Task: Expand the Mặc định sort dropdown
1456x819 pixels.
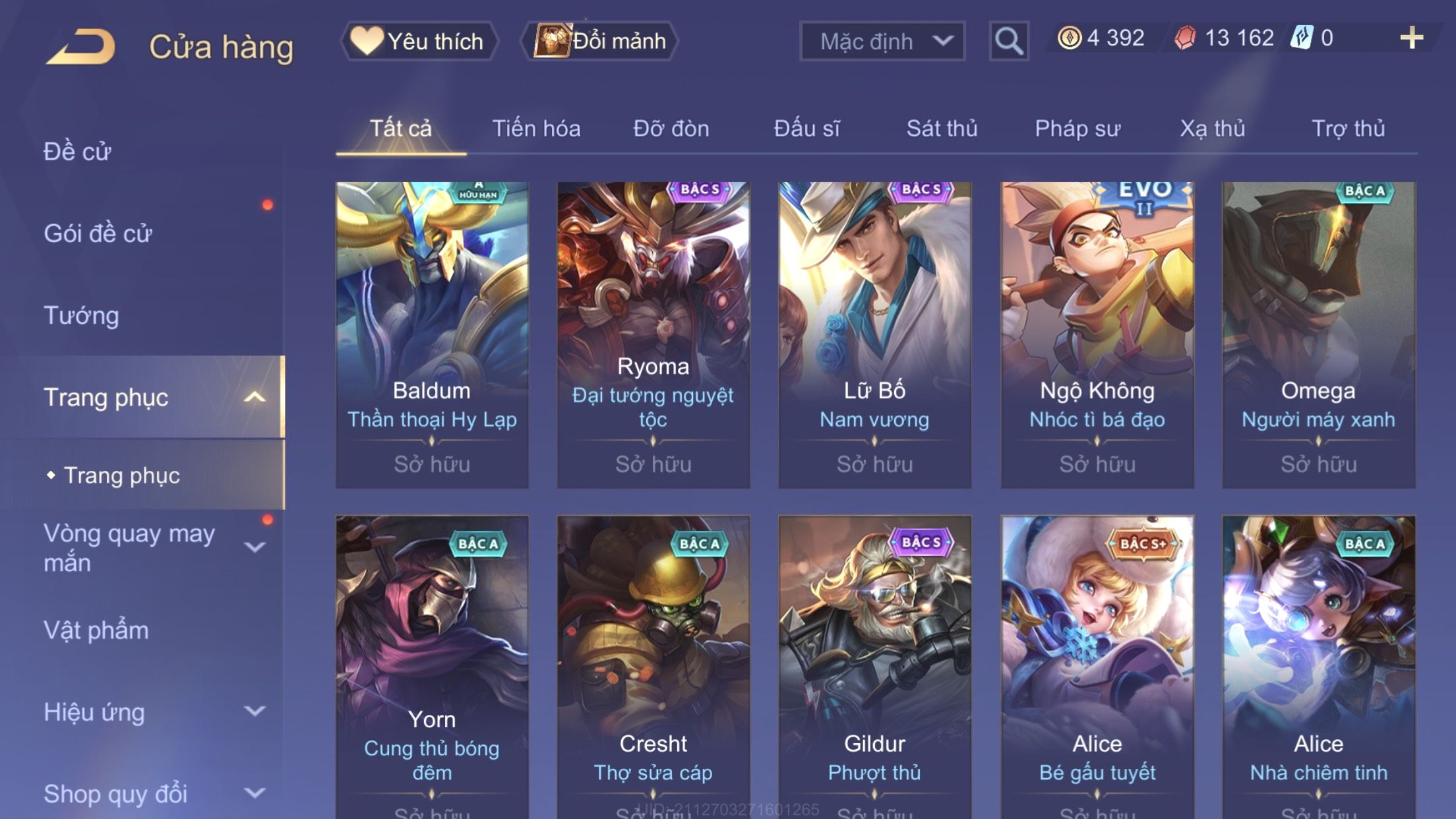Action: (882, 41)
